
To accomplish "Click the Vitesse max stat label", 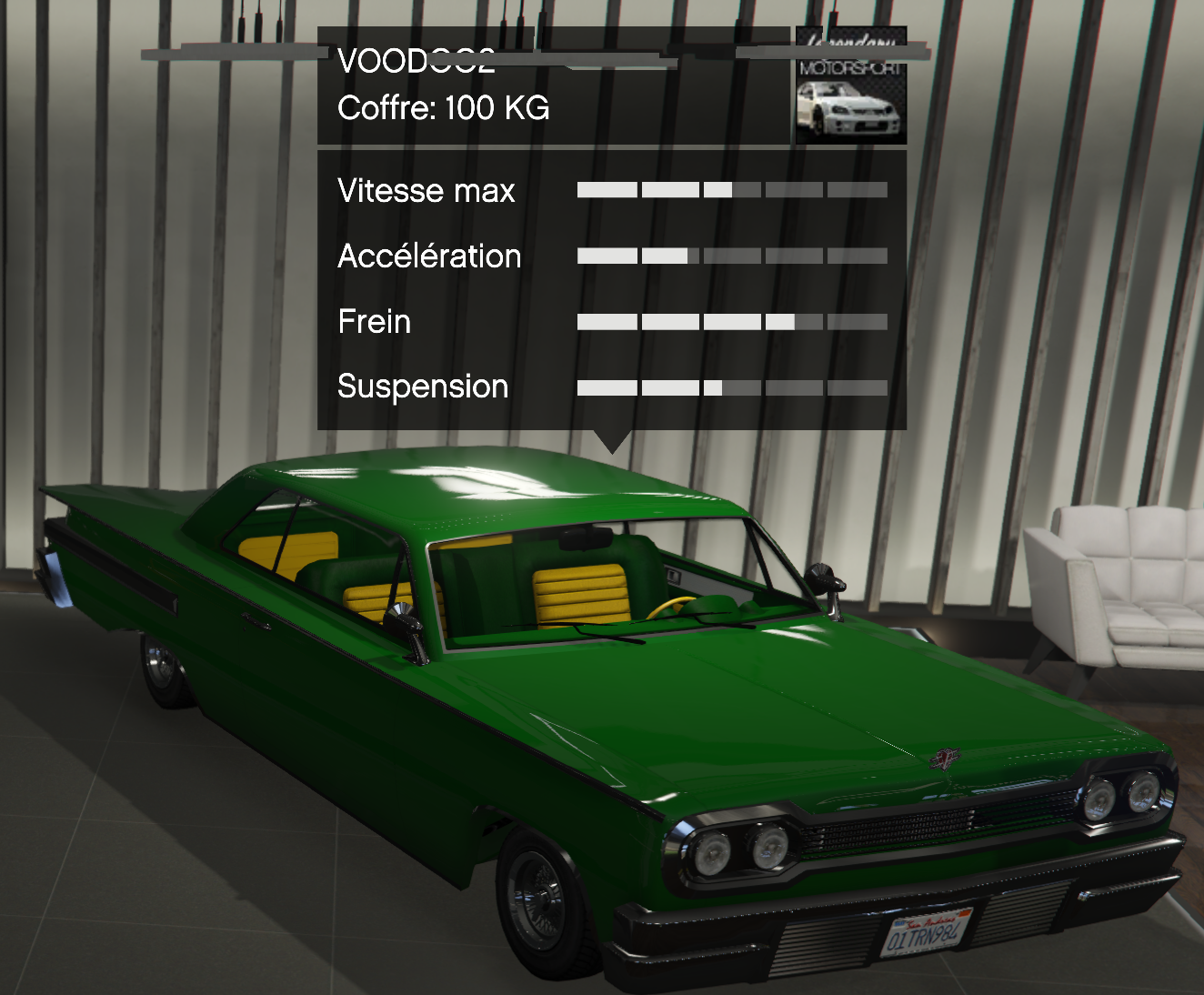I will pos(426,191).
